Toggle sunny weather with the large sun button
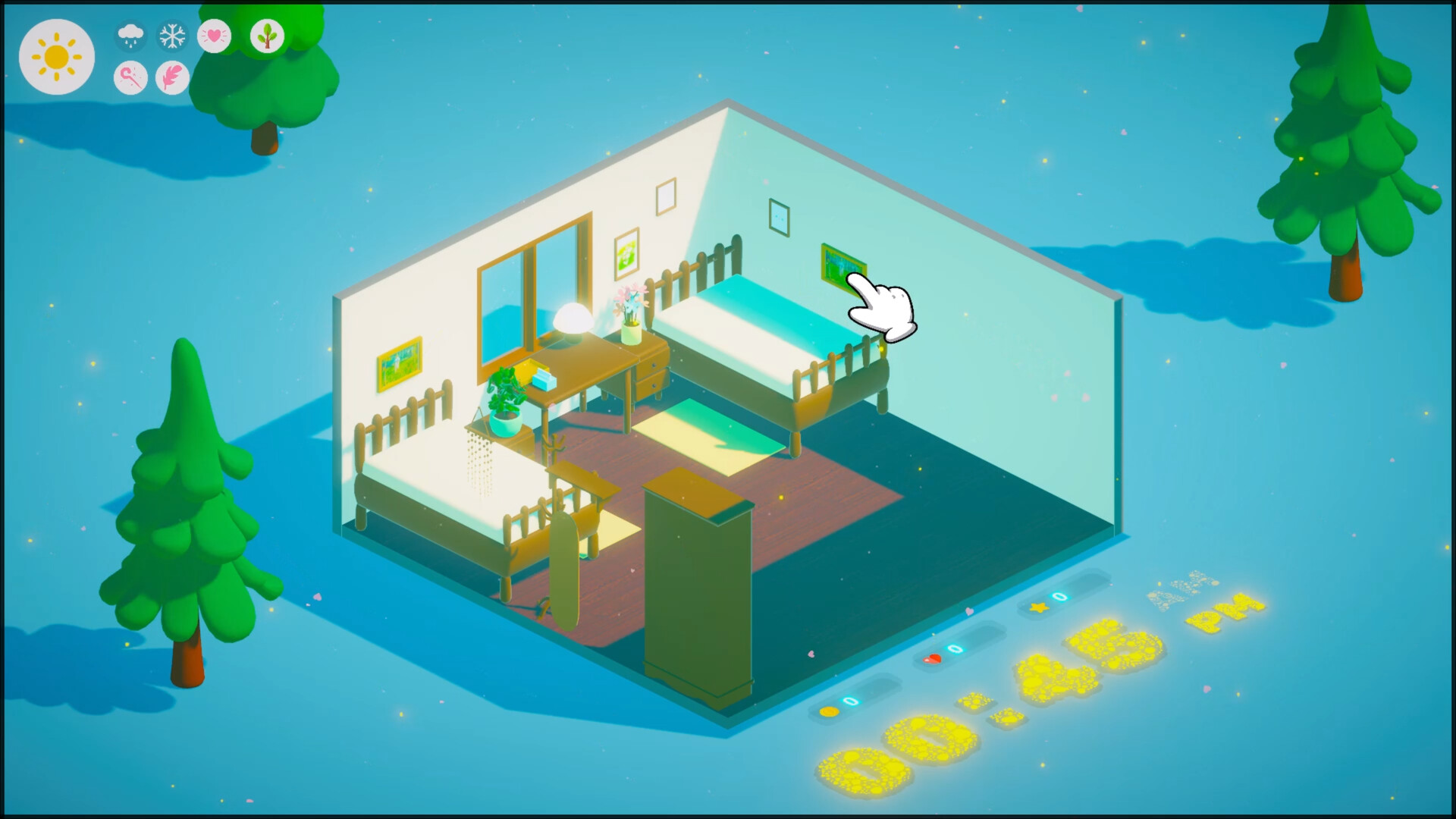This screenshot has height=819, width=1456. click(x=57, y=56)
